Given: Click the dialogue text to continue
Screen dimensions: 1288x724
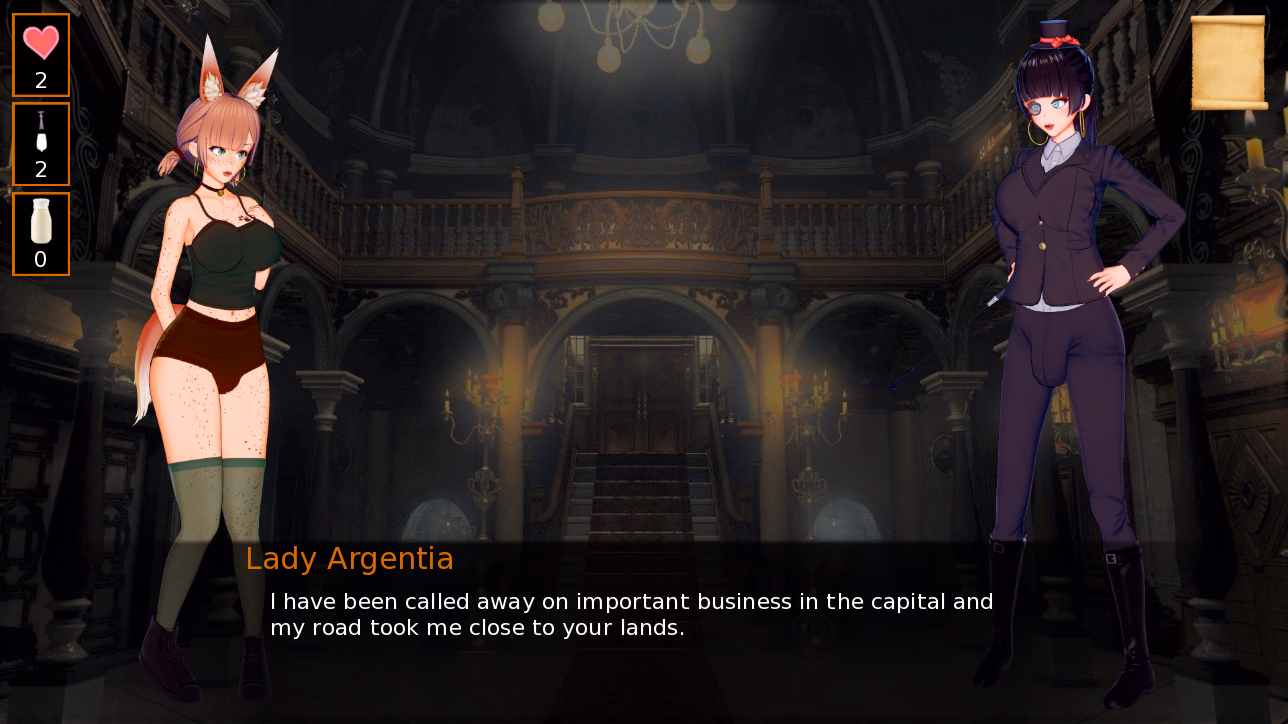Looking at the screenshot, I should coord(630,614).
